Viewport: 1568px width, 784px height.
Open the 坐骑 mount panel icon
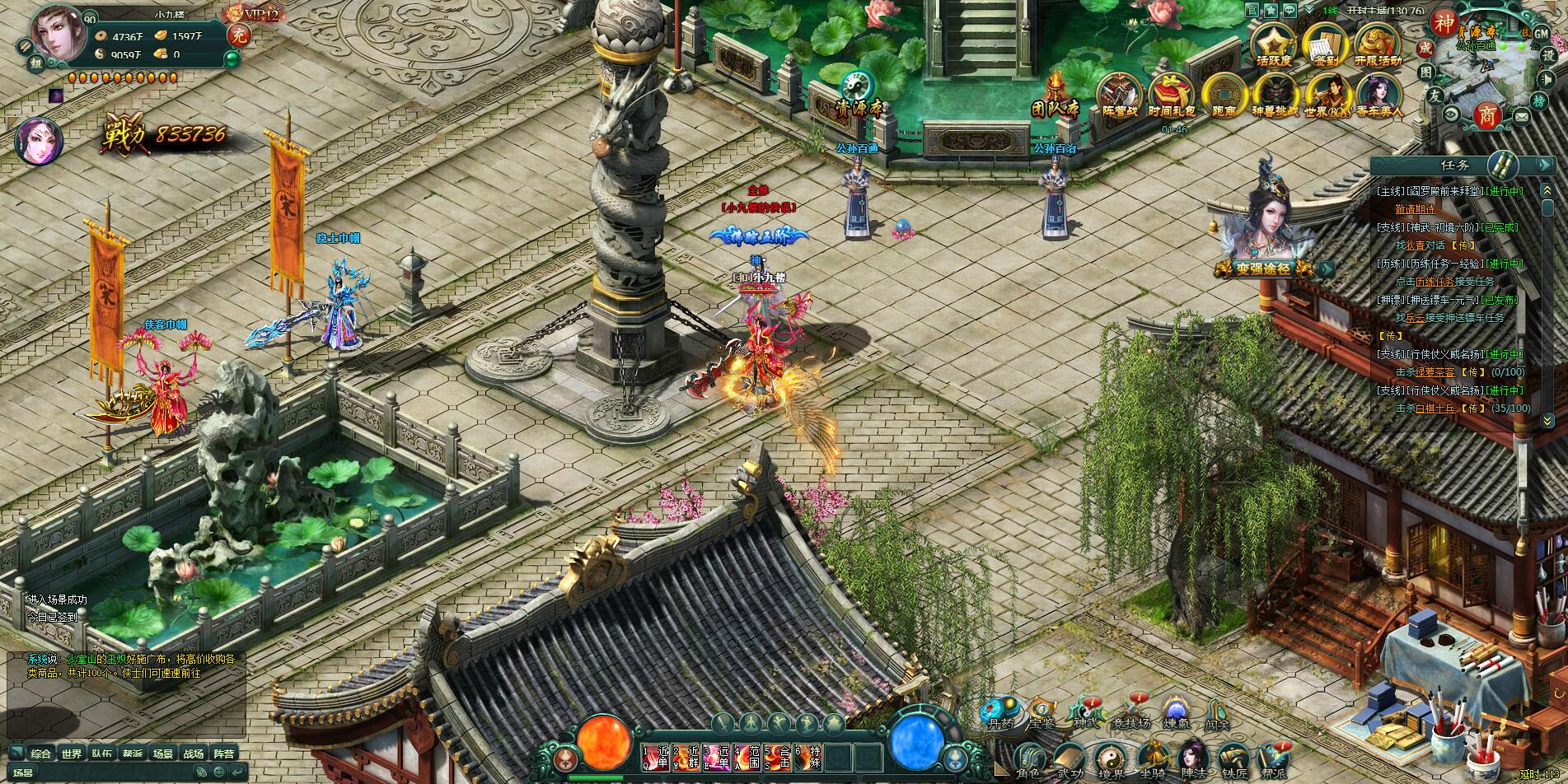[x=1155, y=753]
